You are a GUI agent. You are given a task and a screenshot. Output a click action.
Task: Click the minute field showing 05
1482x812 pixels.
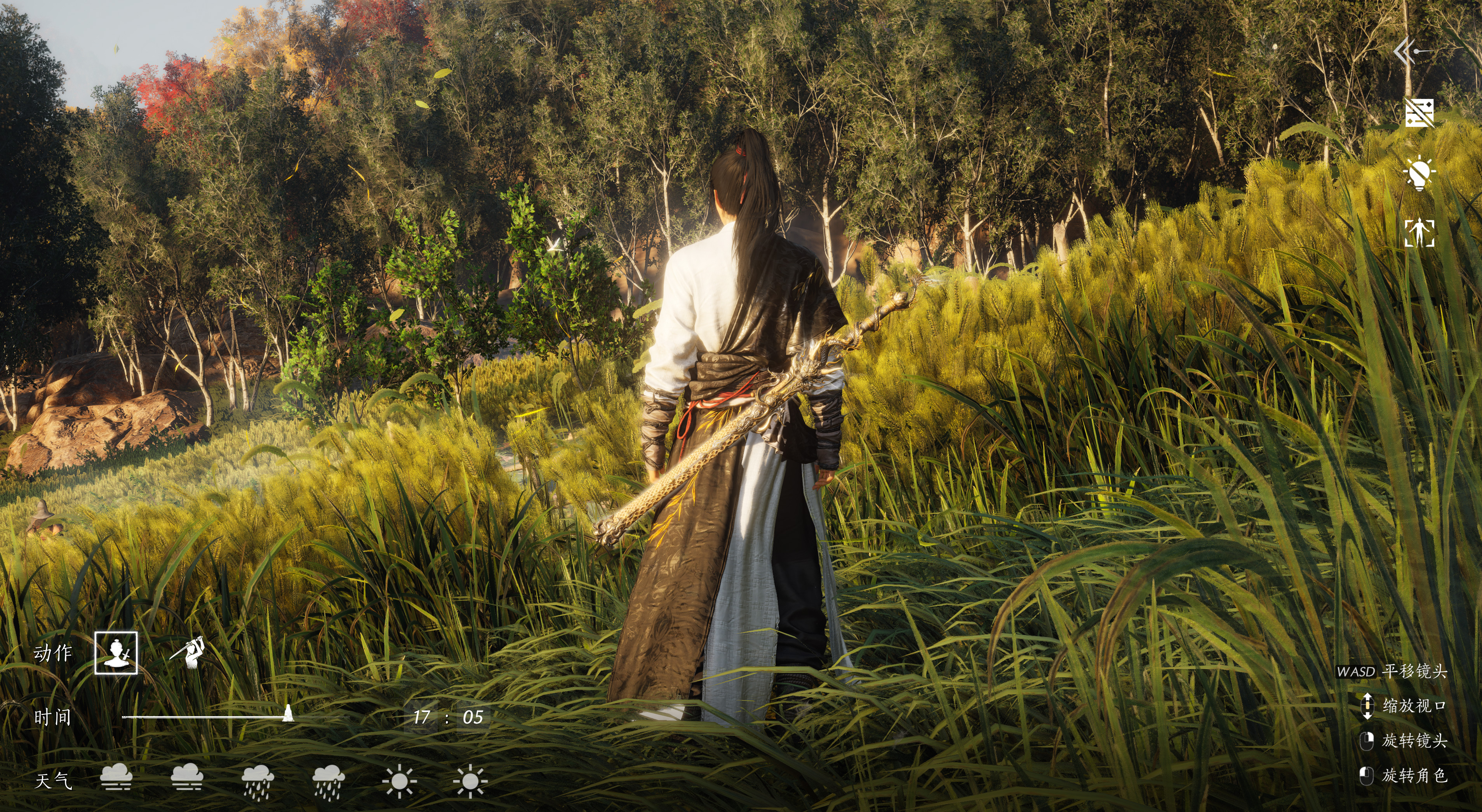pyautogui.click(x=472, y=717)
